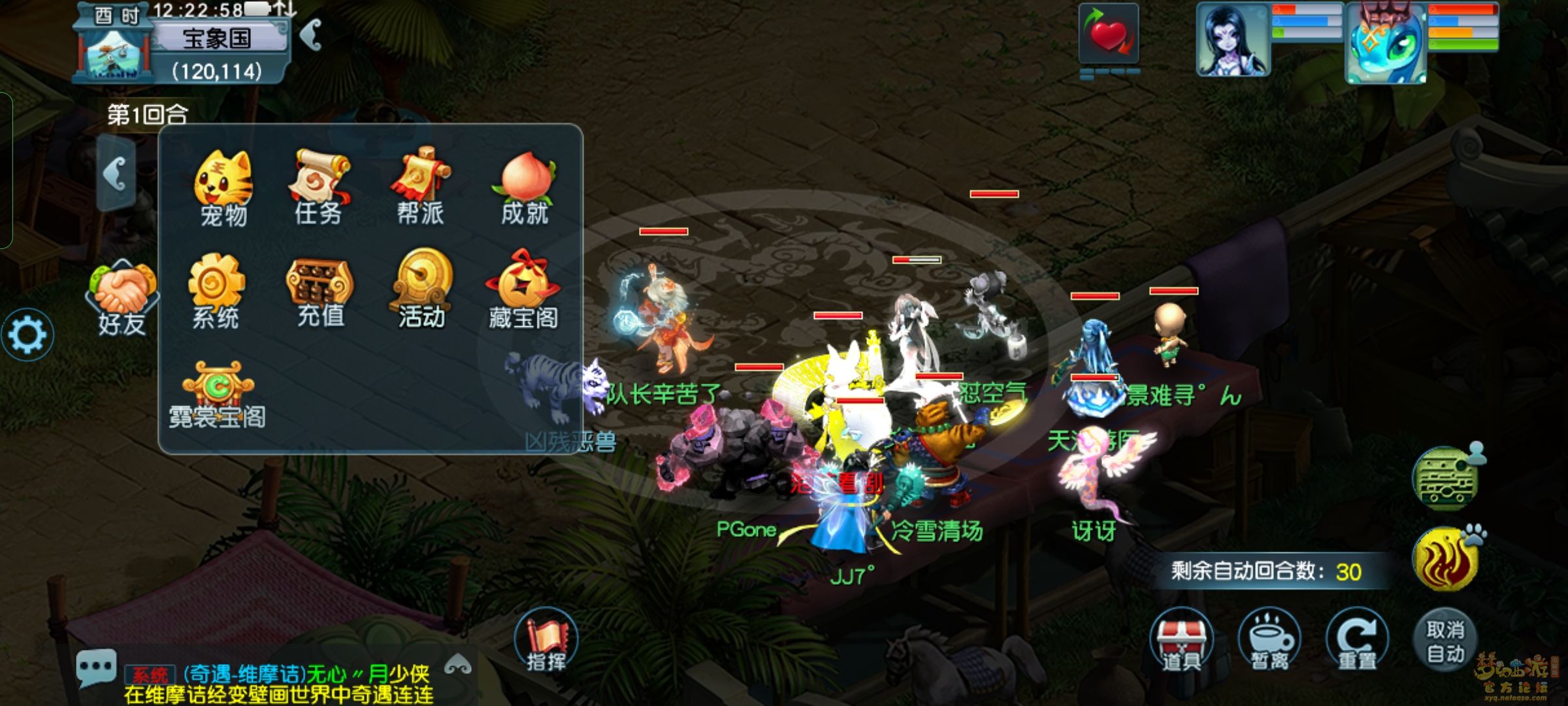Viewport: 1568px width, 706px height.
Task: Collapse the menu panel with left arrow
Action: tap(116, 174)
